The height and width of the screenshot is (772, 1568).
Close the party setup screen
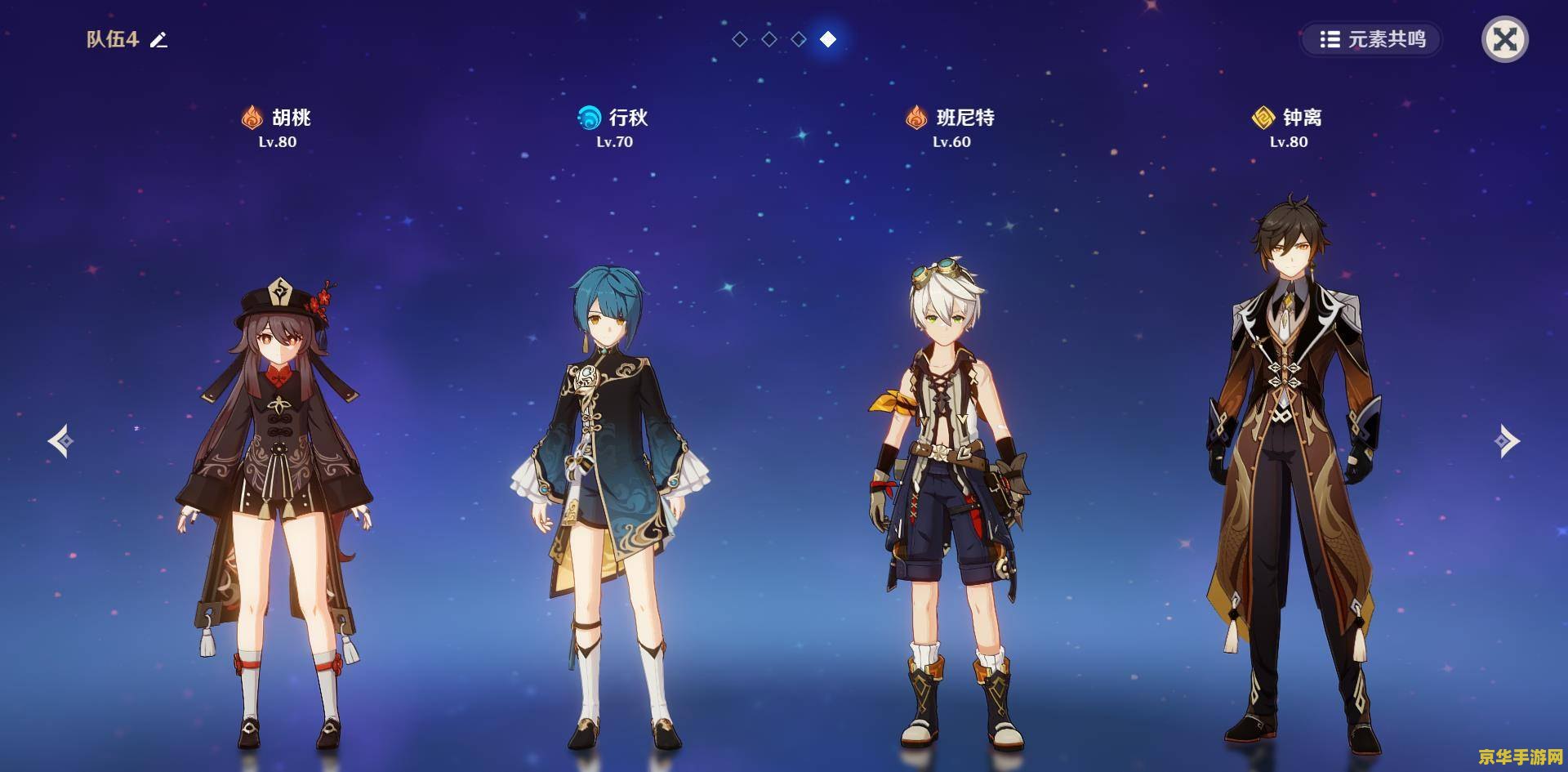[x=1504, y=39]
